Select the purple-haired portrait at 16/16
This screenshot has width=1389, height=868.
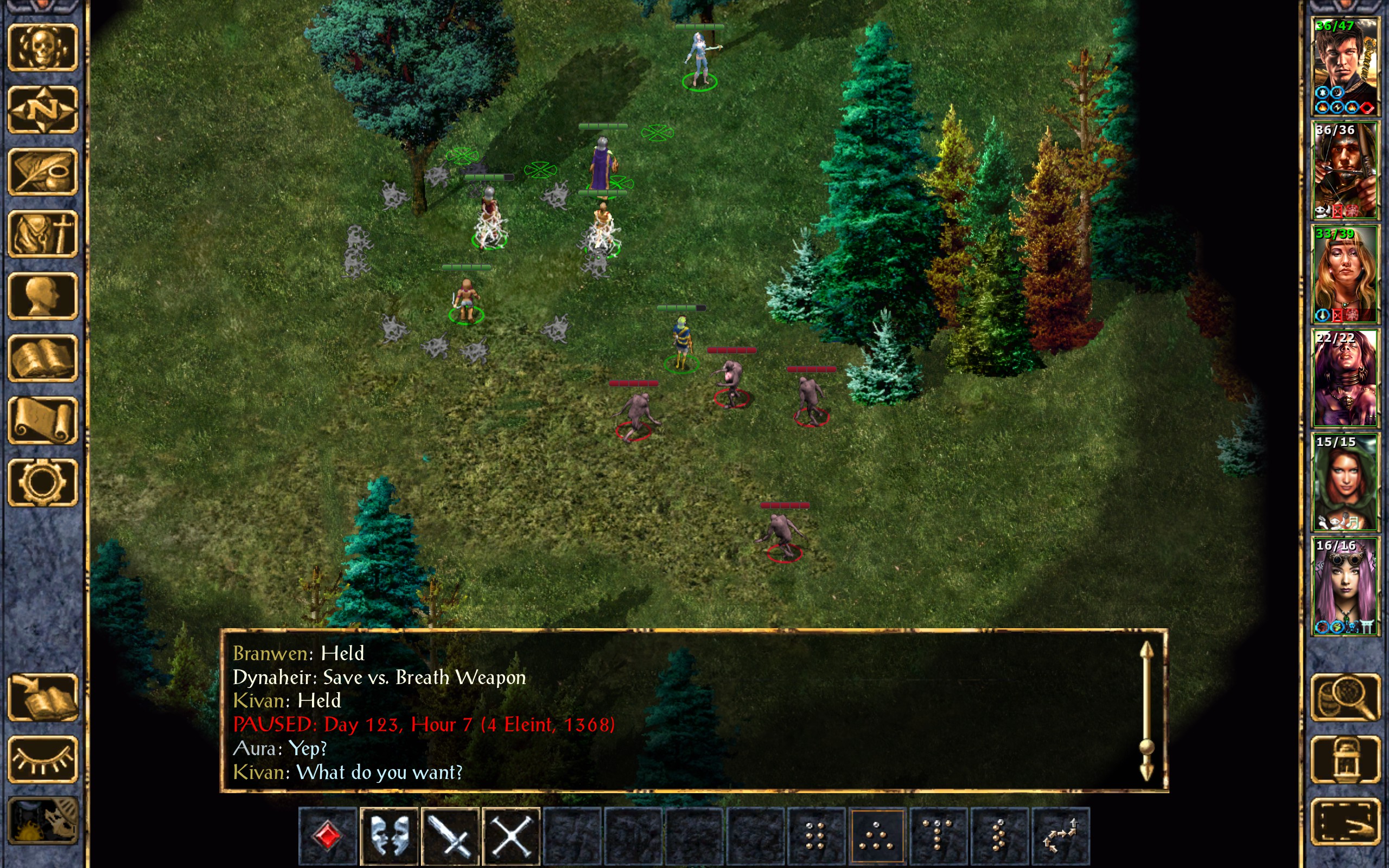[1345, 586]
